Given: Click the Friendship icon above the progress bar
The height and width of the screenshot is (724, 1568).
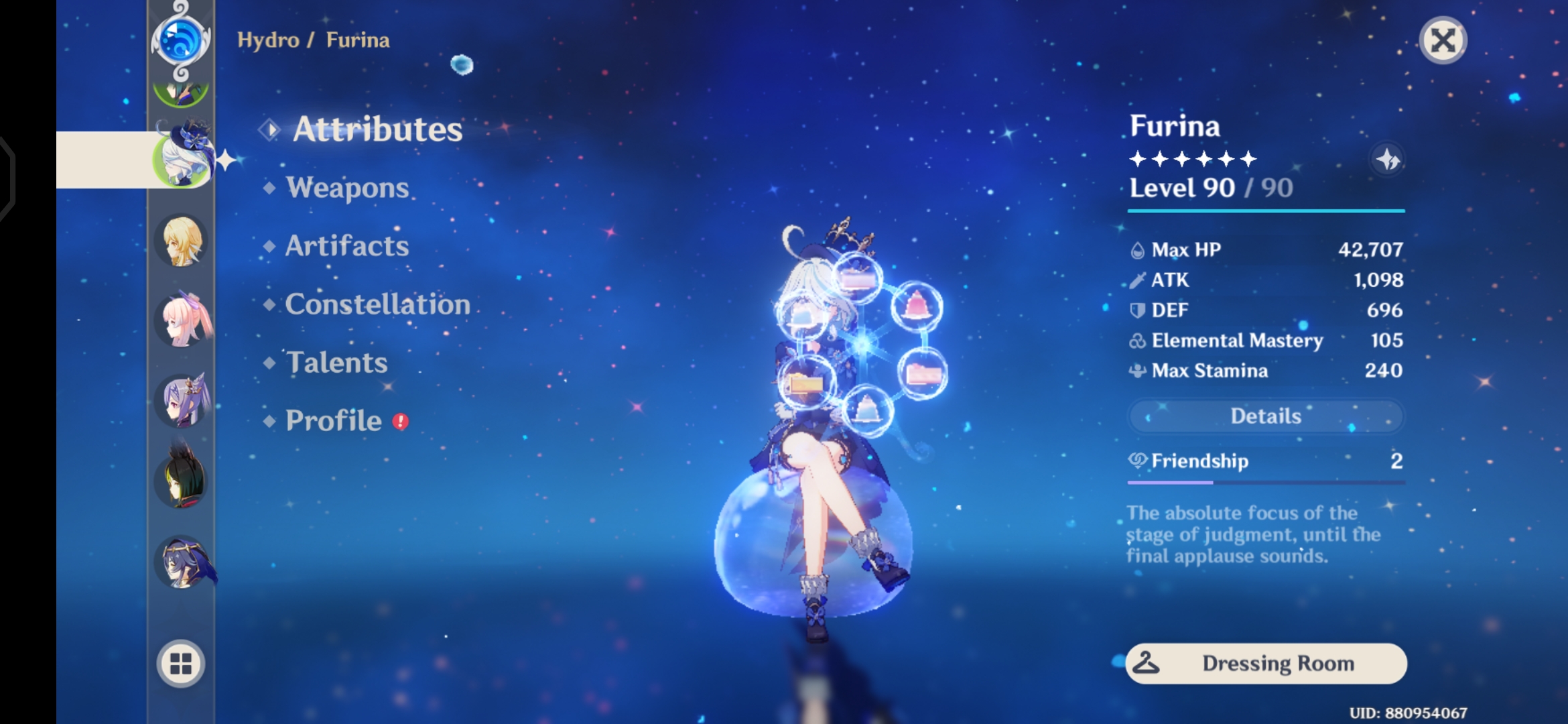Looking at the screenshot, I should [1139, 461].
